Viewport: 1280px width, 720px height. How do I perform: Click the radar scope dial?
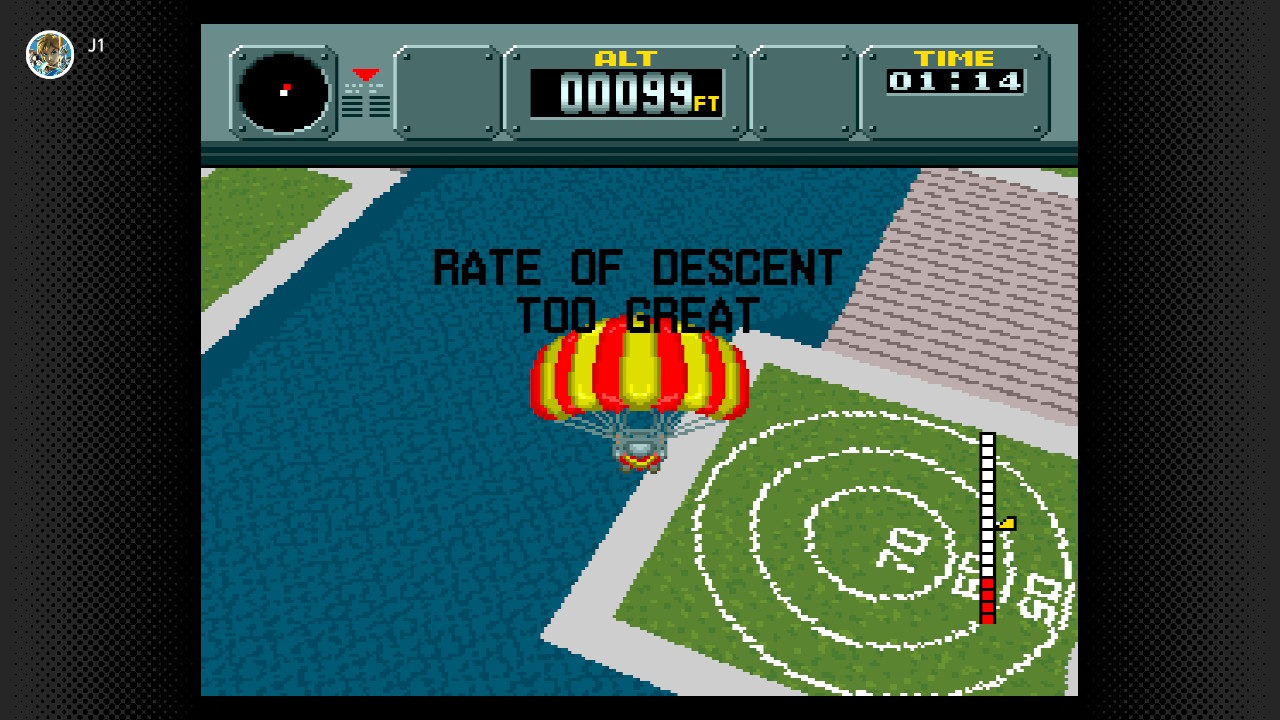(281, 93)
